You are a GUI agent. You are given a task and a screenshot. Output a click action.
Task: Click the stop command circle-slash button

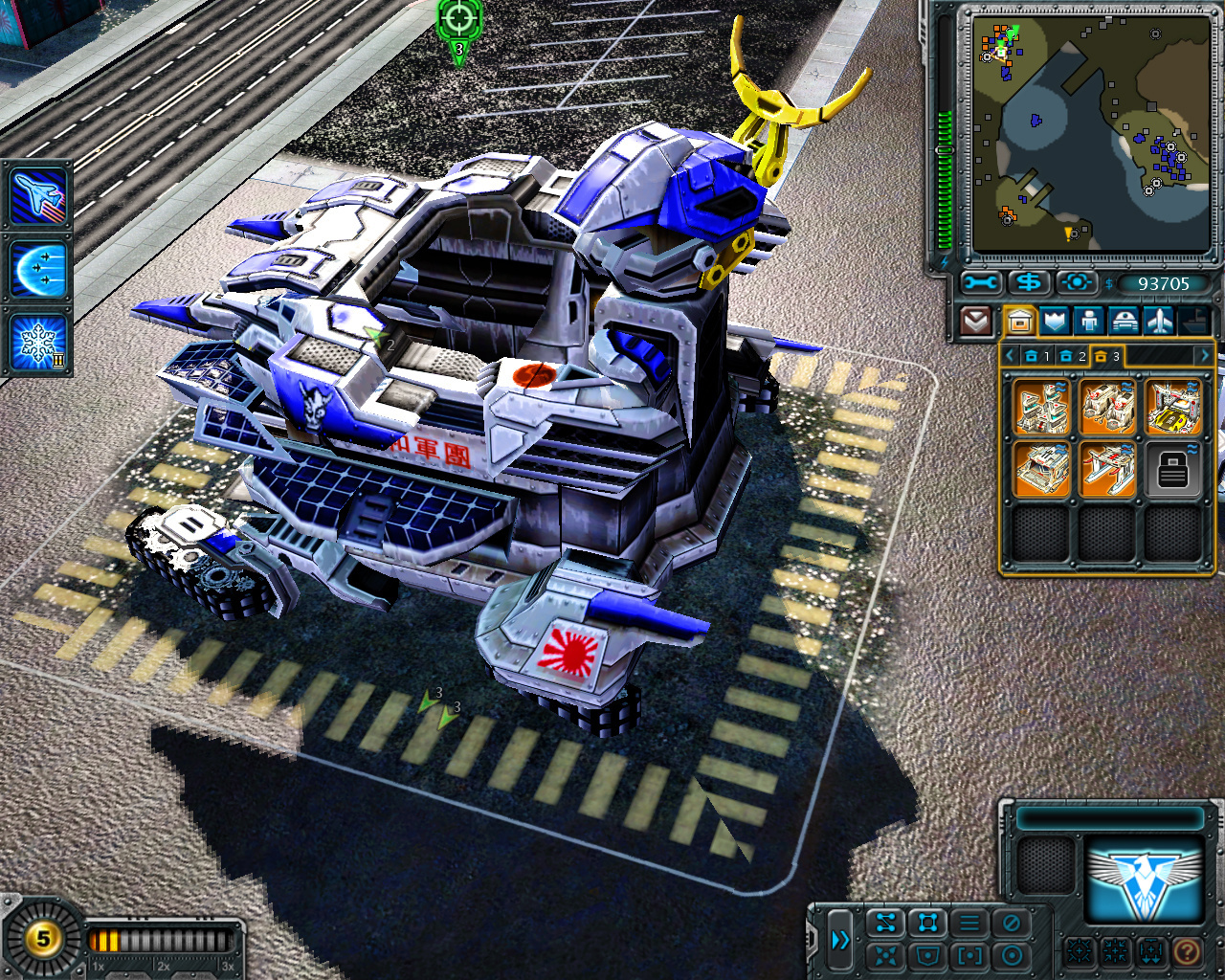[x=1011, y=924]
